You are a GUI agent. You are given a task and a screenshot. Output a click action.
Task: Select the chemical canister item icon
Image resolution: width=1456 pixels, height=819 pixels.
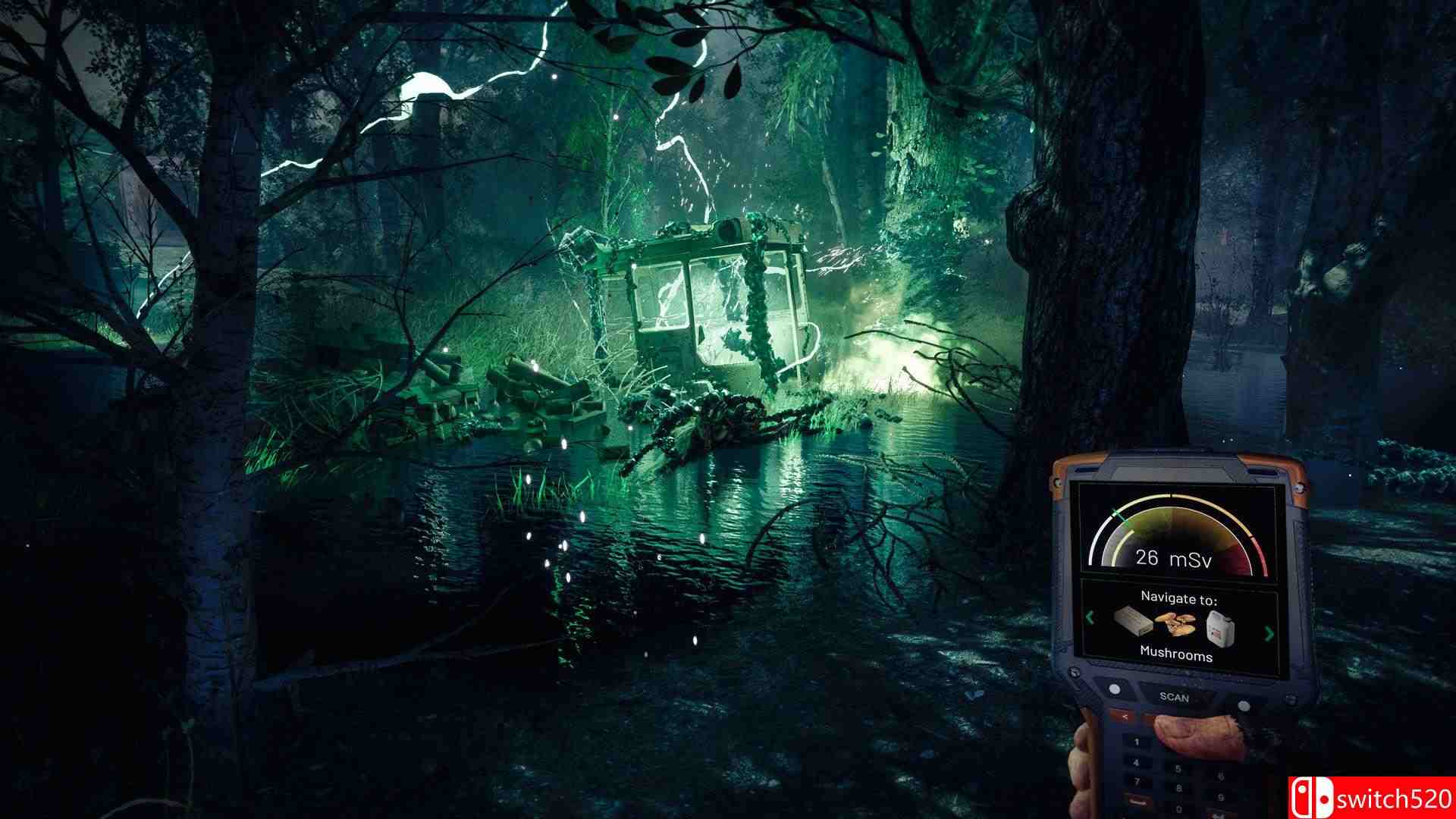point(1220,626)
